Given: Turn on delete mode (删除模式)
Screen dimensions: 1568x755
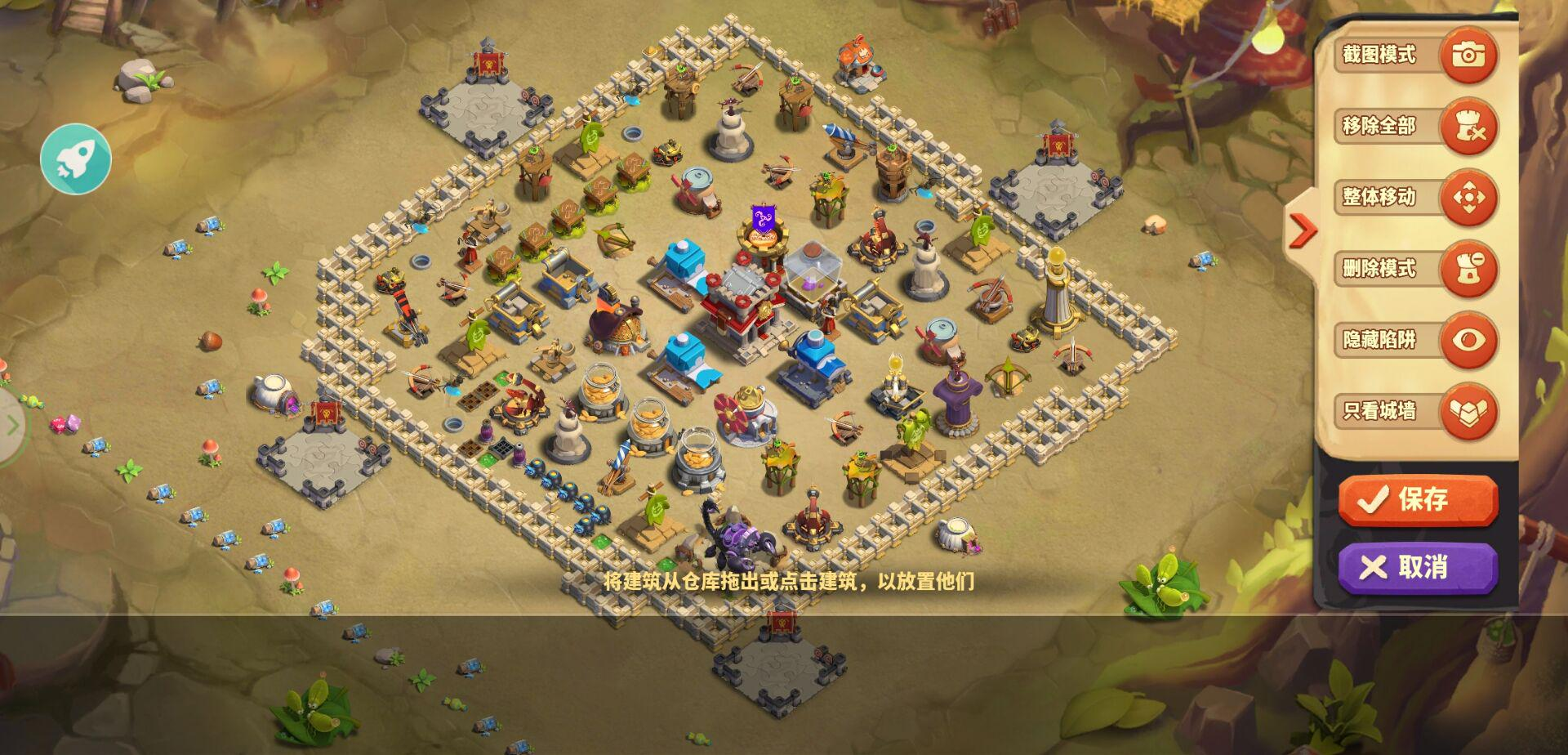Looking at the screenshot, I should point(1468,269).
